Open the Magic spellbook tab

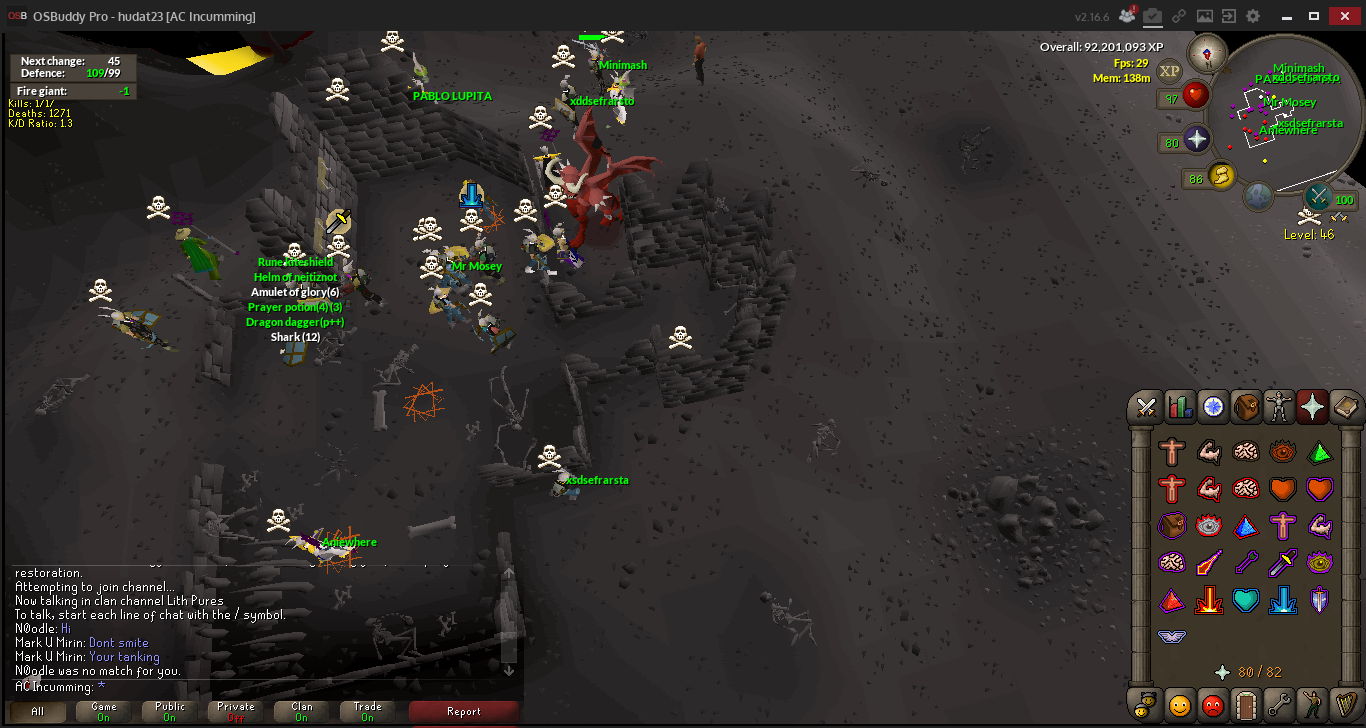[1346, 407]
